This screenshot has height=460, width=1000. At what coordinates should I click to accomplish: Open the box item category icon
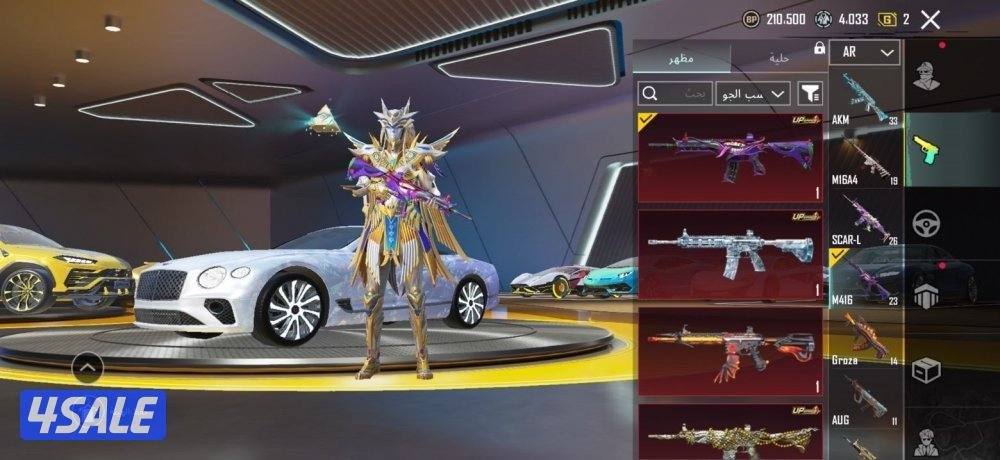pyautogui.click(x=928, y=370)
